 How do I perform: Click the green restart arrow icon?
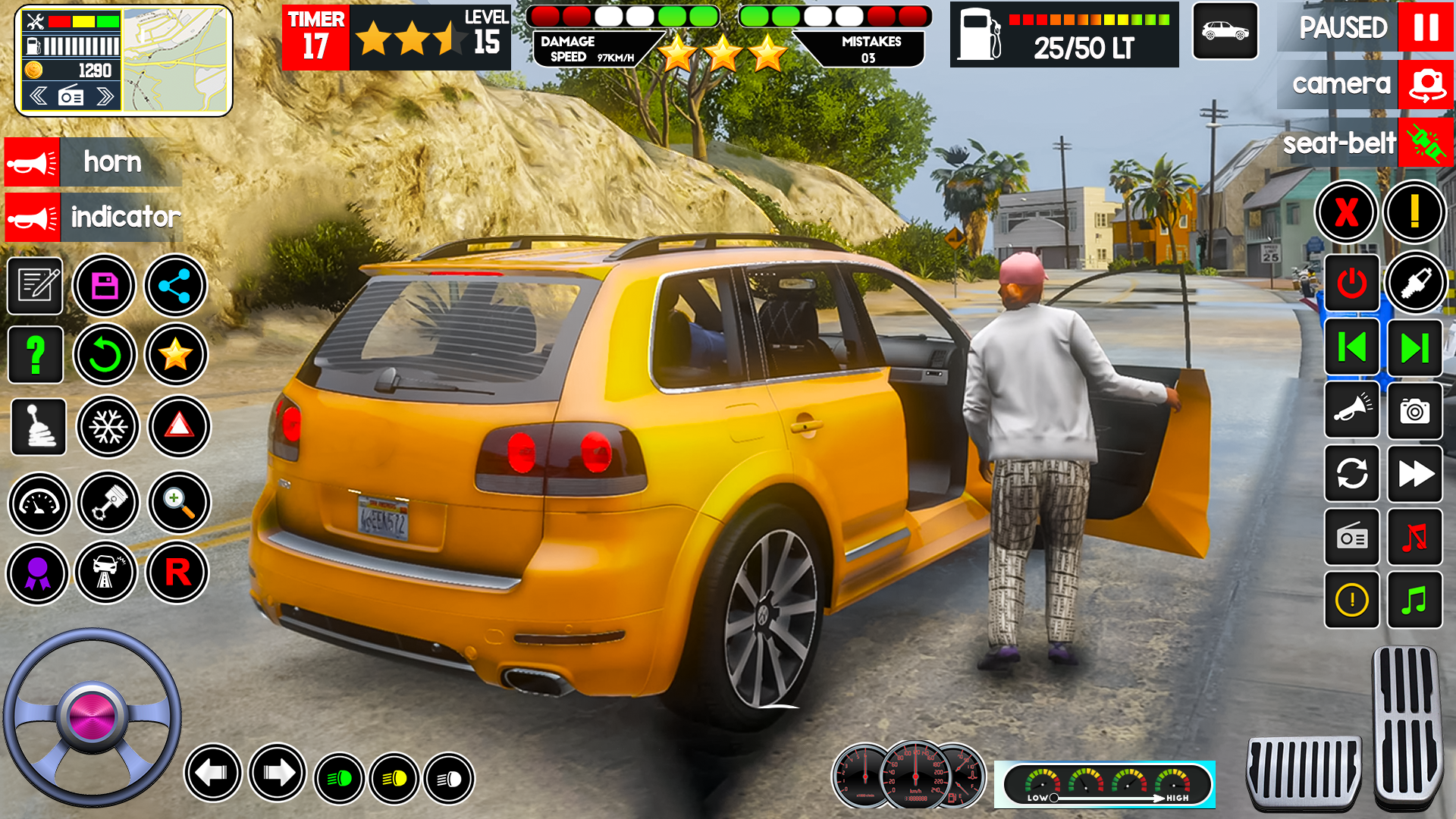click(105, 354)
